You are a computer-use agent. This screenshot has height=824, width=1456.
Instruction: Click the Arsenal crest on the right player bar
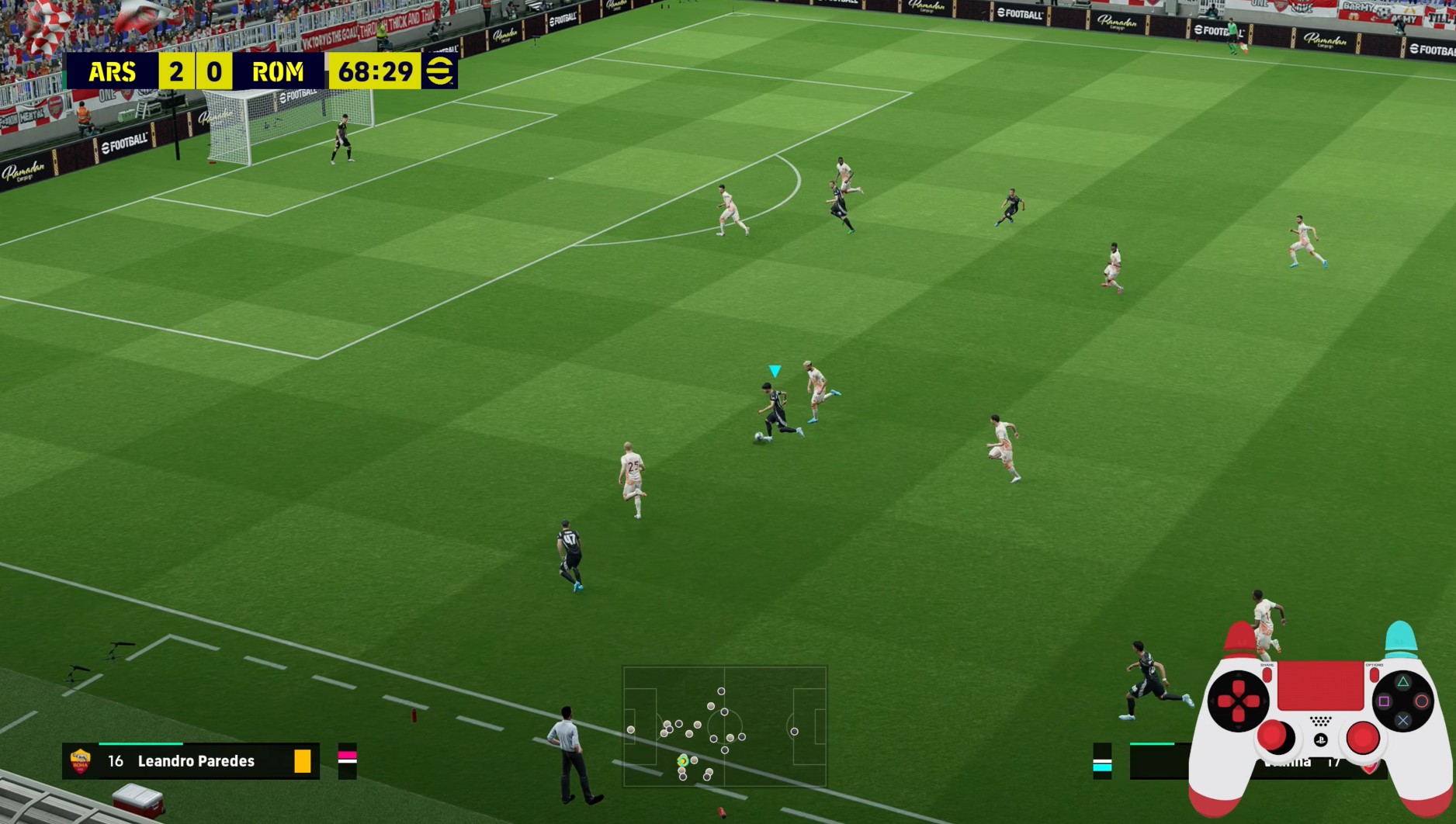(x=1371, y=768)
